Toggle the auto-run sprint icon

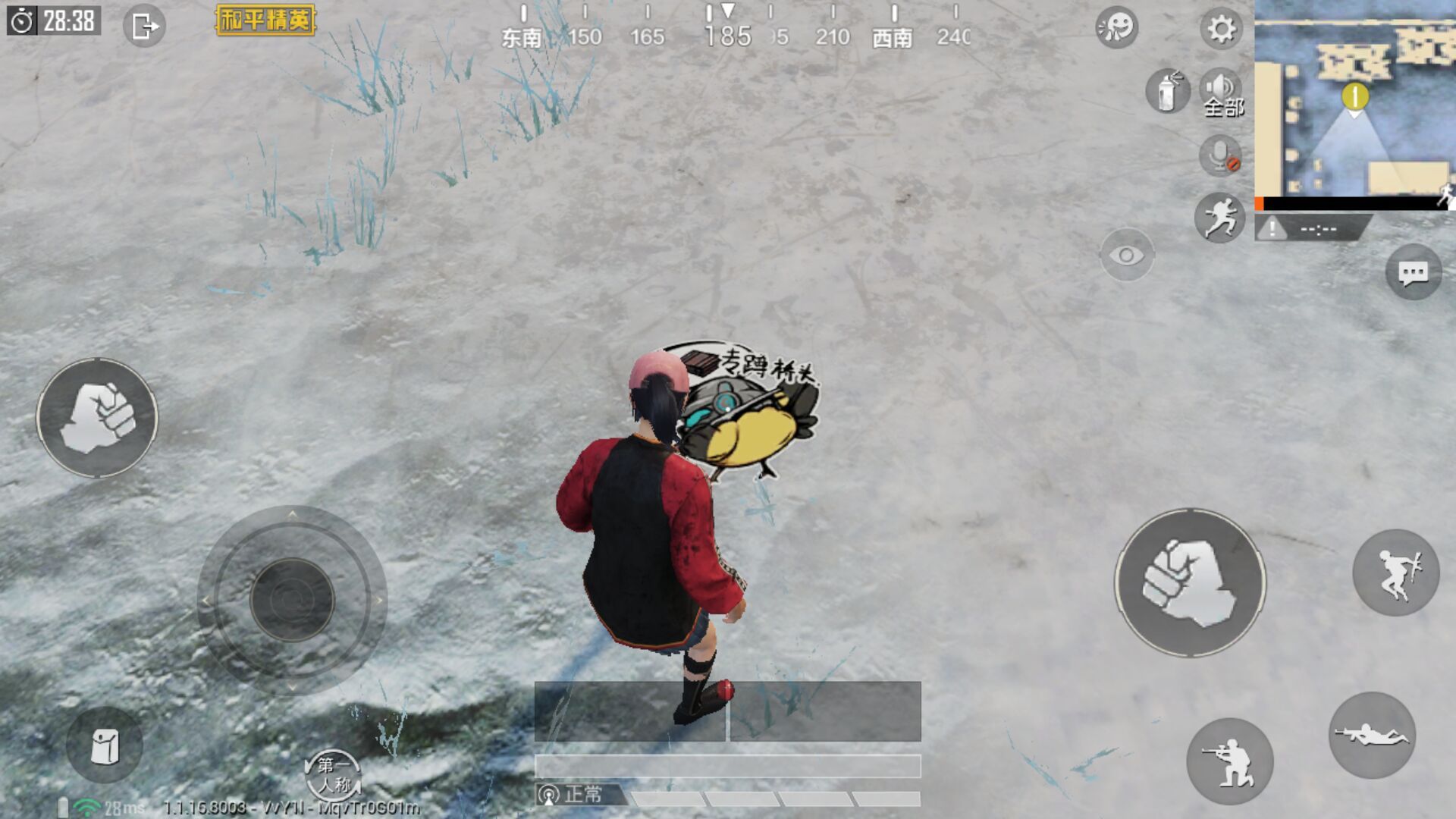click(1220, 218)
